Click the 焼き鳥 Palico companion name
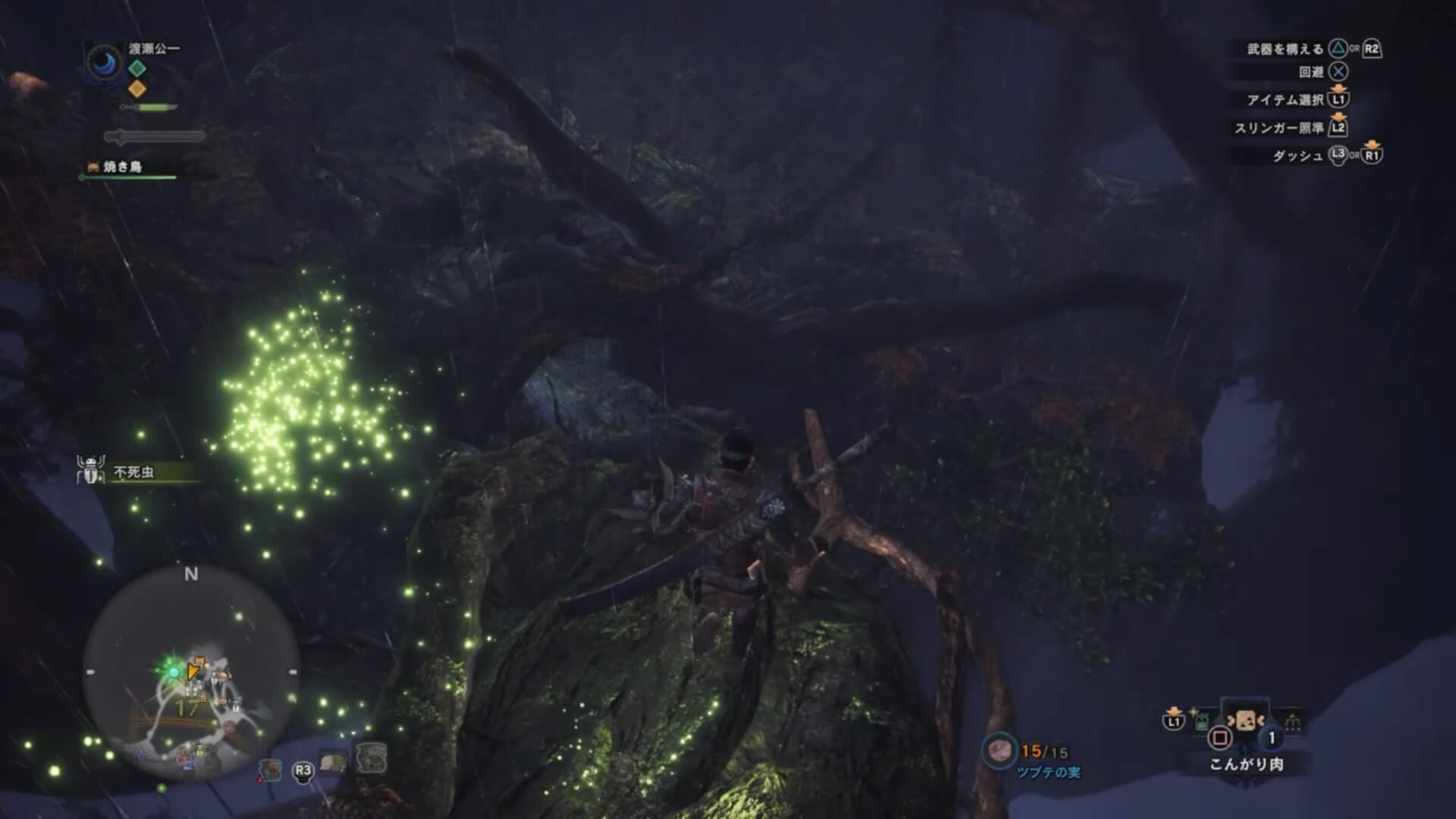 coord(123,167)
